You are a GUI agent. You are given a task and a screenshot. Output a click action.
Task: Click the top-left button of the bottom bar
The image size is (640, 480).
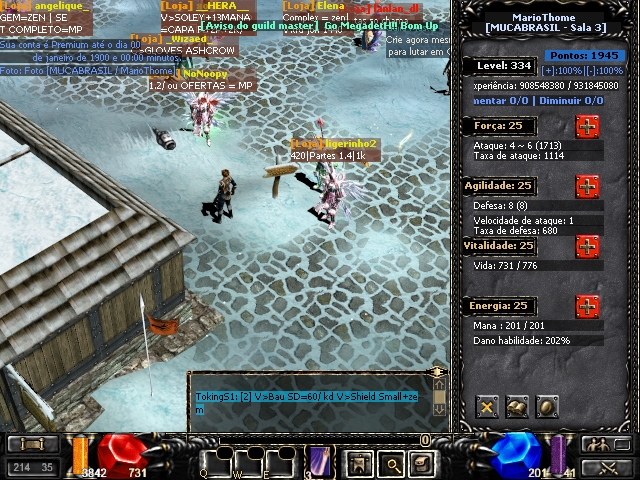click(x=32, y=444)
